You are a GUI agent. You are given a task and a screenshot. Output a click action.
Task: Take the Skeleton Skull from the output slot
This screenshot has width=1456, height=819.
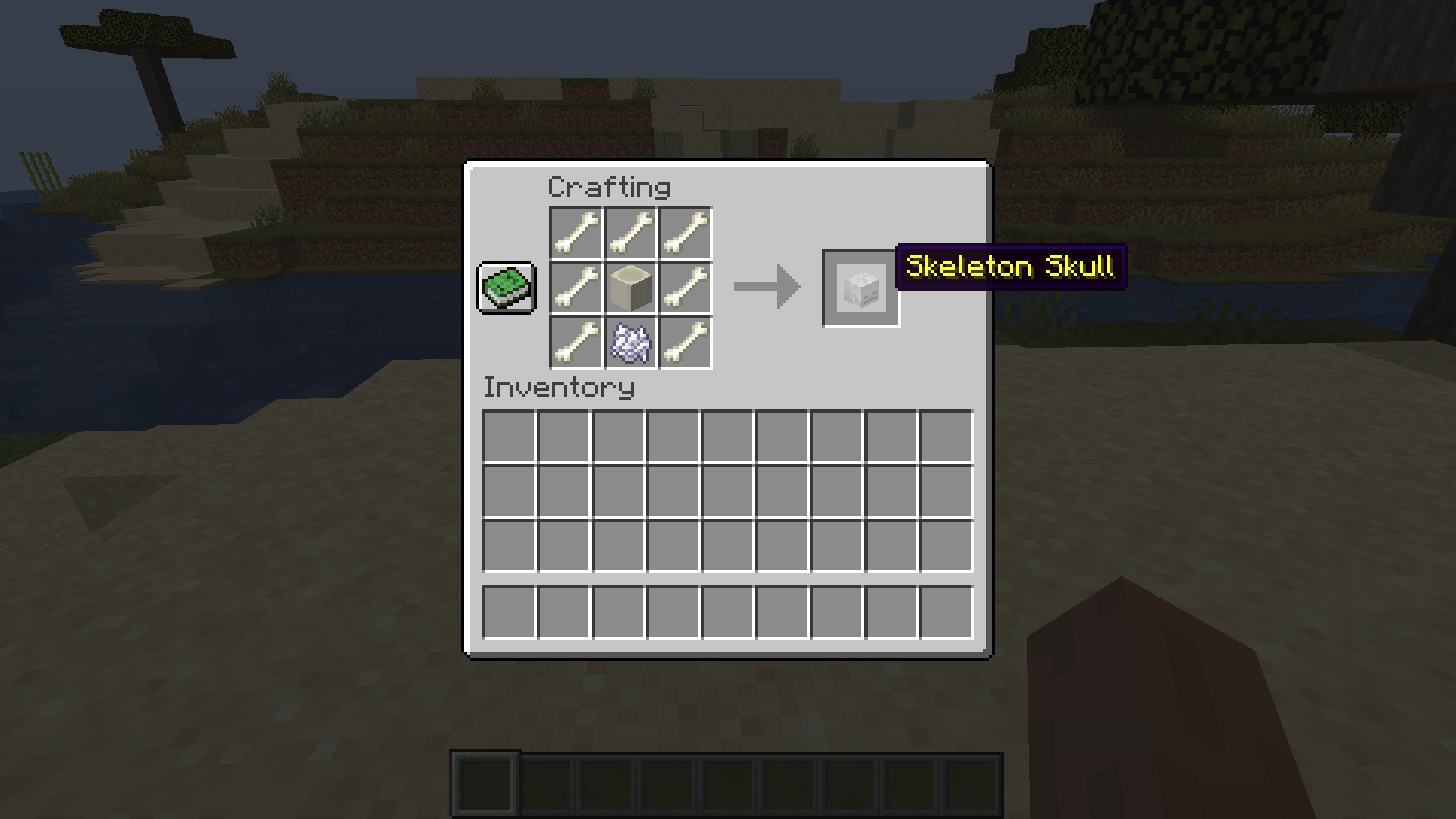click(861, 289)
